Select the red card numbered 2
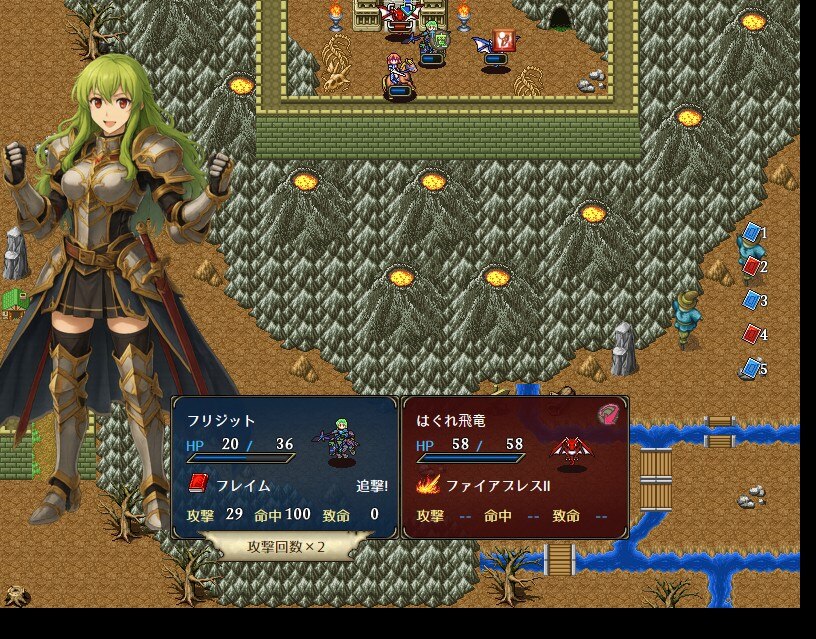Image resolution: width=816 pixels, height=639 pixels. [752, 266]
